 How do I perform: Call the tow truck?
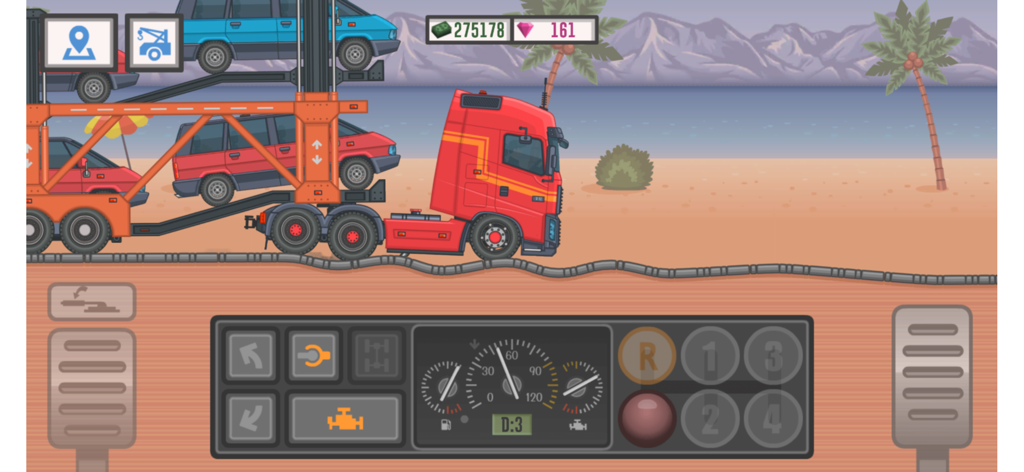click(154, 42)
